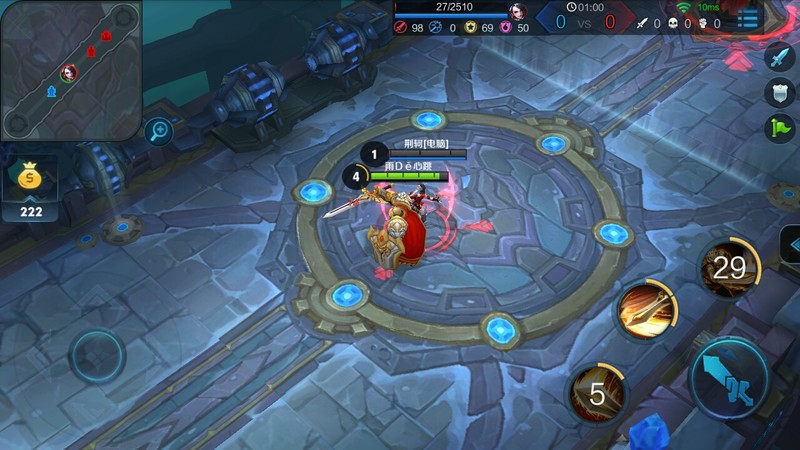Tap the virtual movement joystick
Screen dimensions: 800x450
[x=98, y=355]
